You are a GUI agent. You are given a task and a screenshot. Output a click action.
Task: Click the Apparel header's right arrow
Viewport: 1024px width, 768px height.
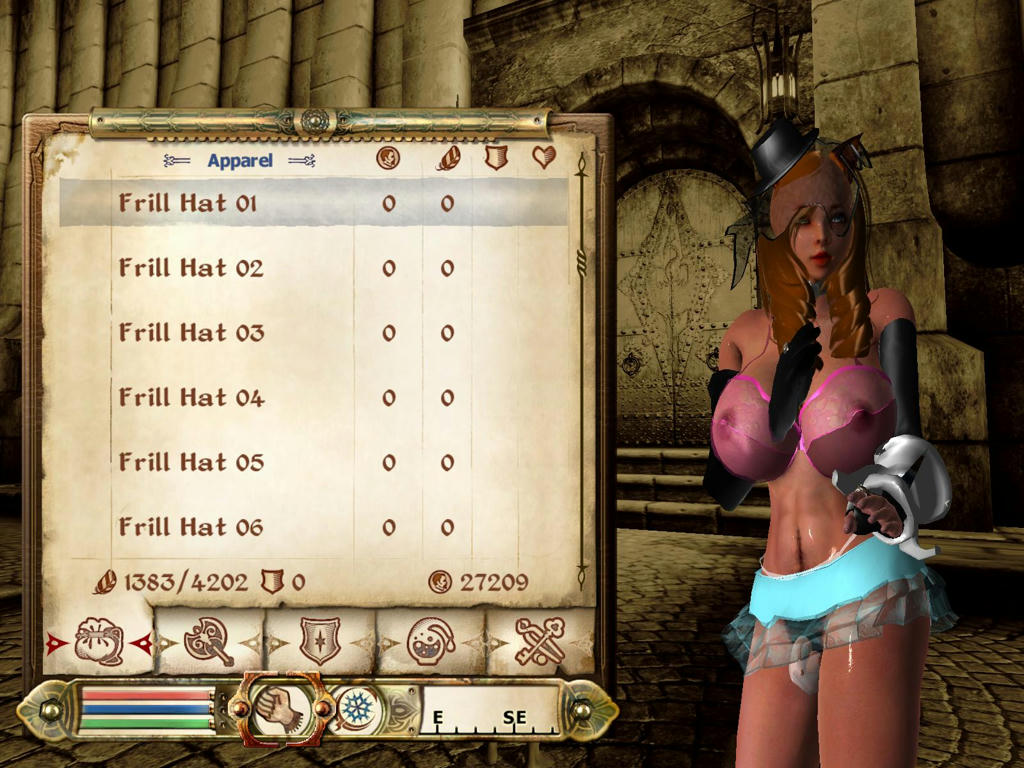tap(301, 160)
